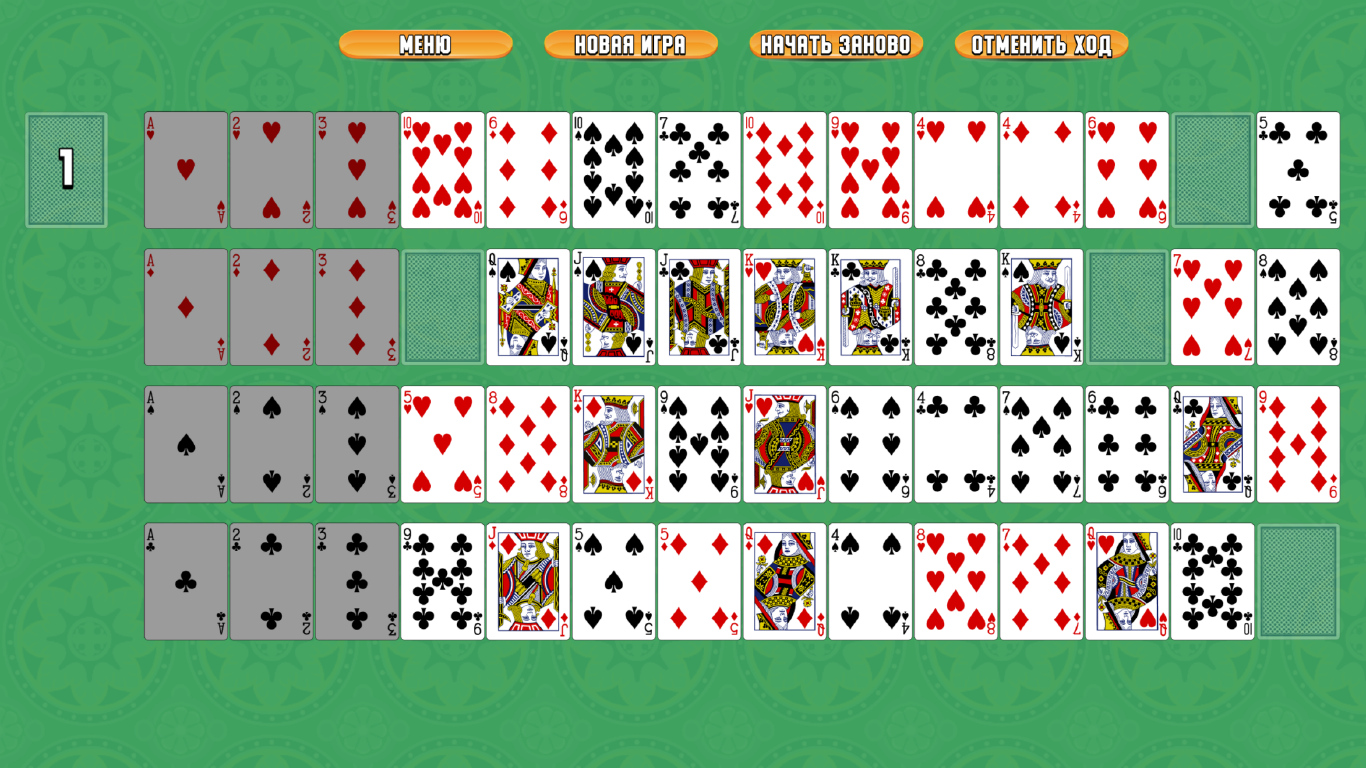Select the queen of hearts in bottom row
This screenshot has height=768, width=1366.
1127,580
